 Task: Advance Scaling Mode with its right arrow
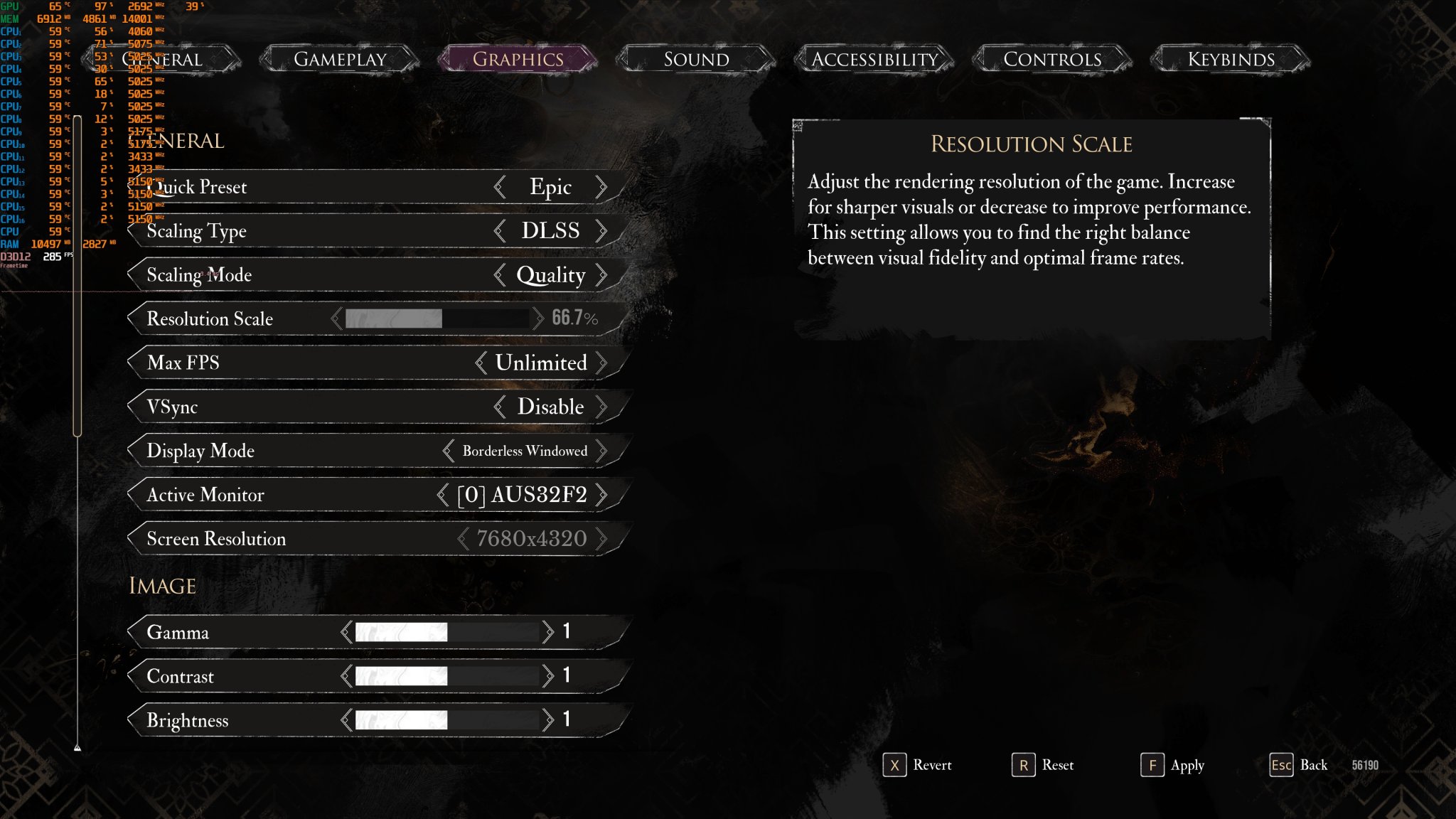coord(601,275)
